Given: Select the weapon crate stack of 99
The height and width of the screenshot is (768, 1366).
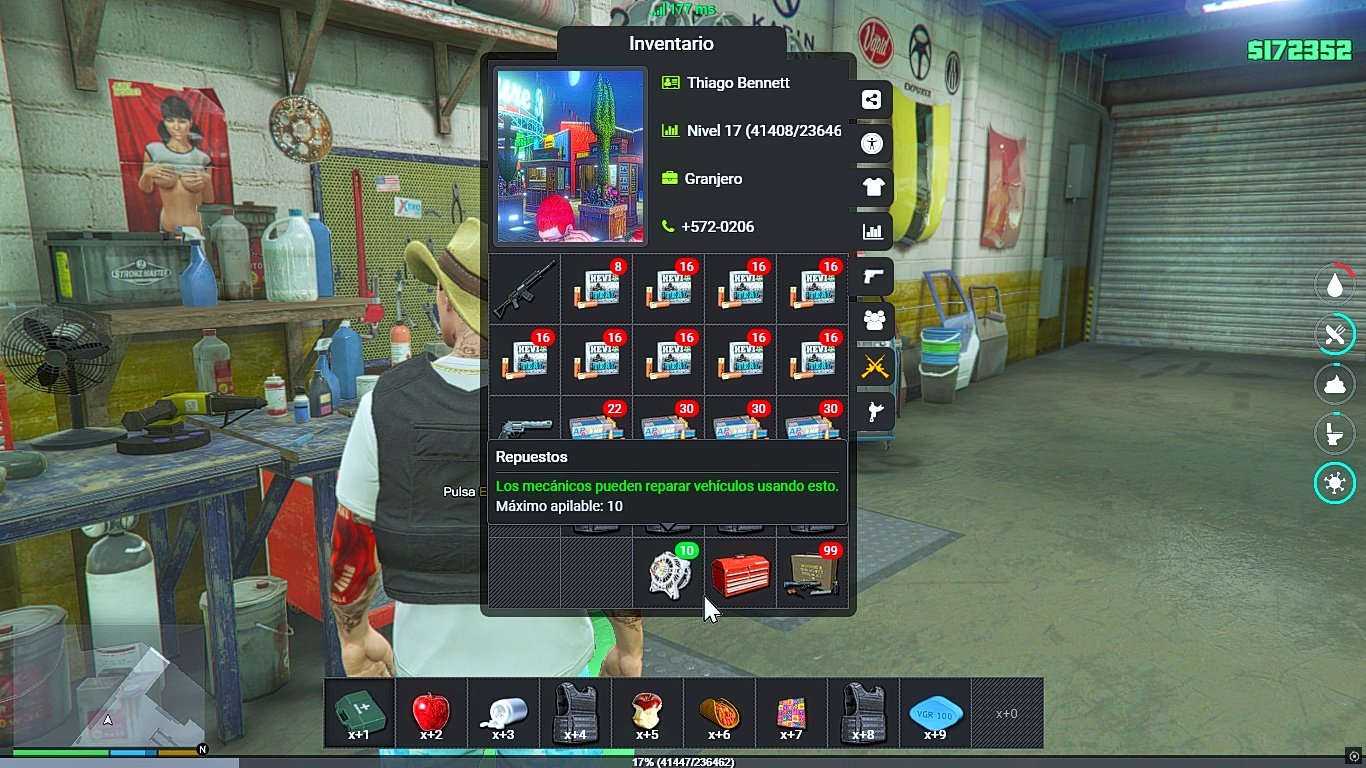Looking at the screenshot, I should [x=812, y=574].
